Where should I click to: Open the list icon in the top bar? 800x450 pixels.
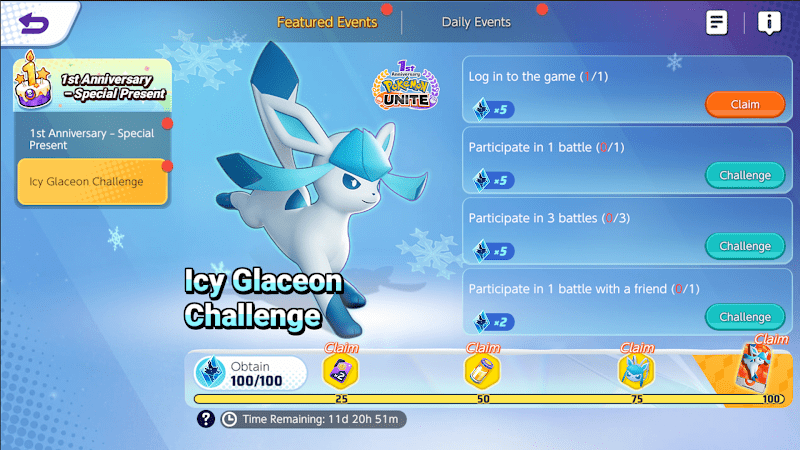tap(716, 23)
